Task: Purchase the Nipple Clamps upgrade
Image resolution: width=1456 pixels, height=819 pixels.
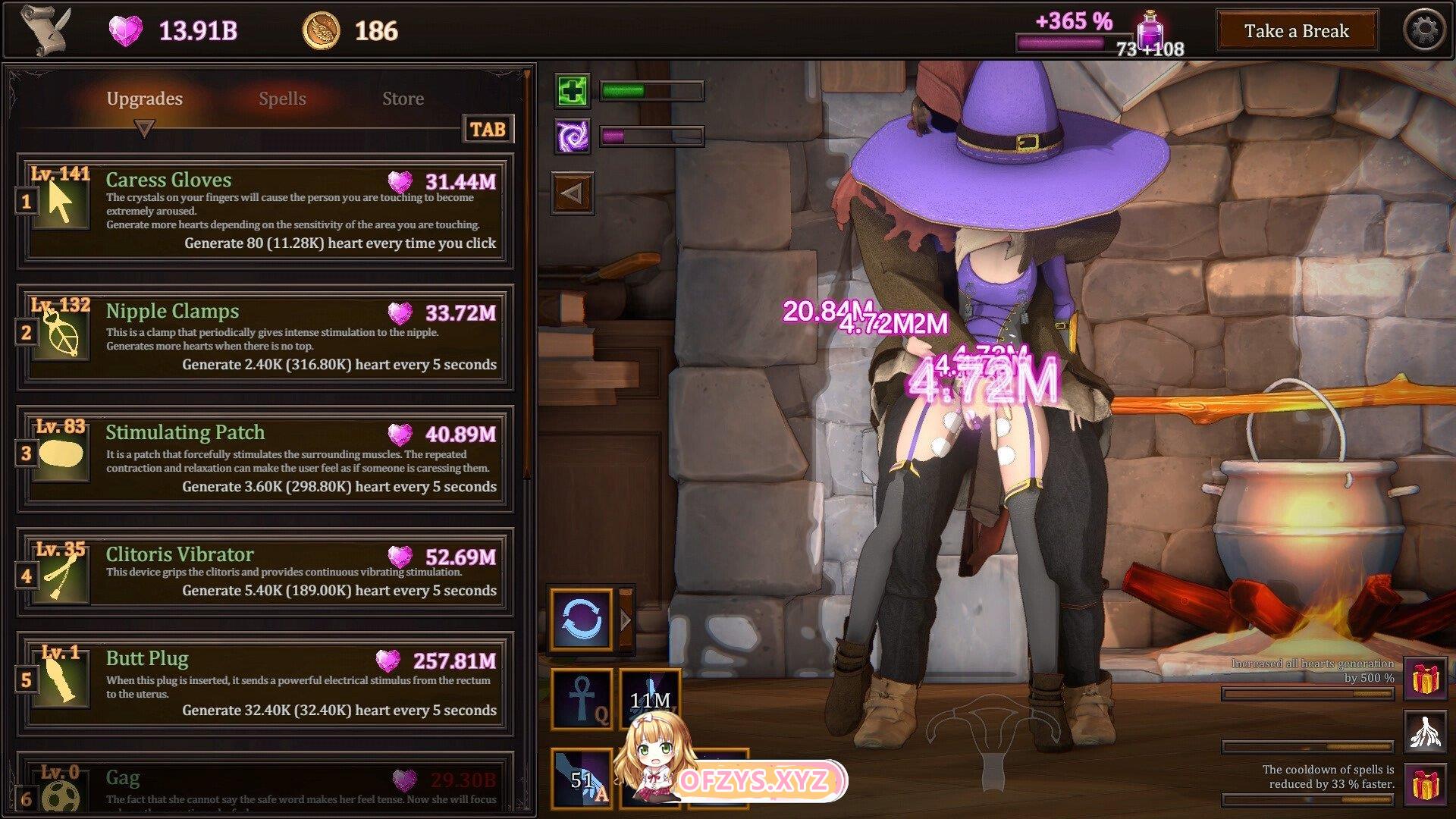Action: 265,337
